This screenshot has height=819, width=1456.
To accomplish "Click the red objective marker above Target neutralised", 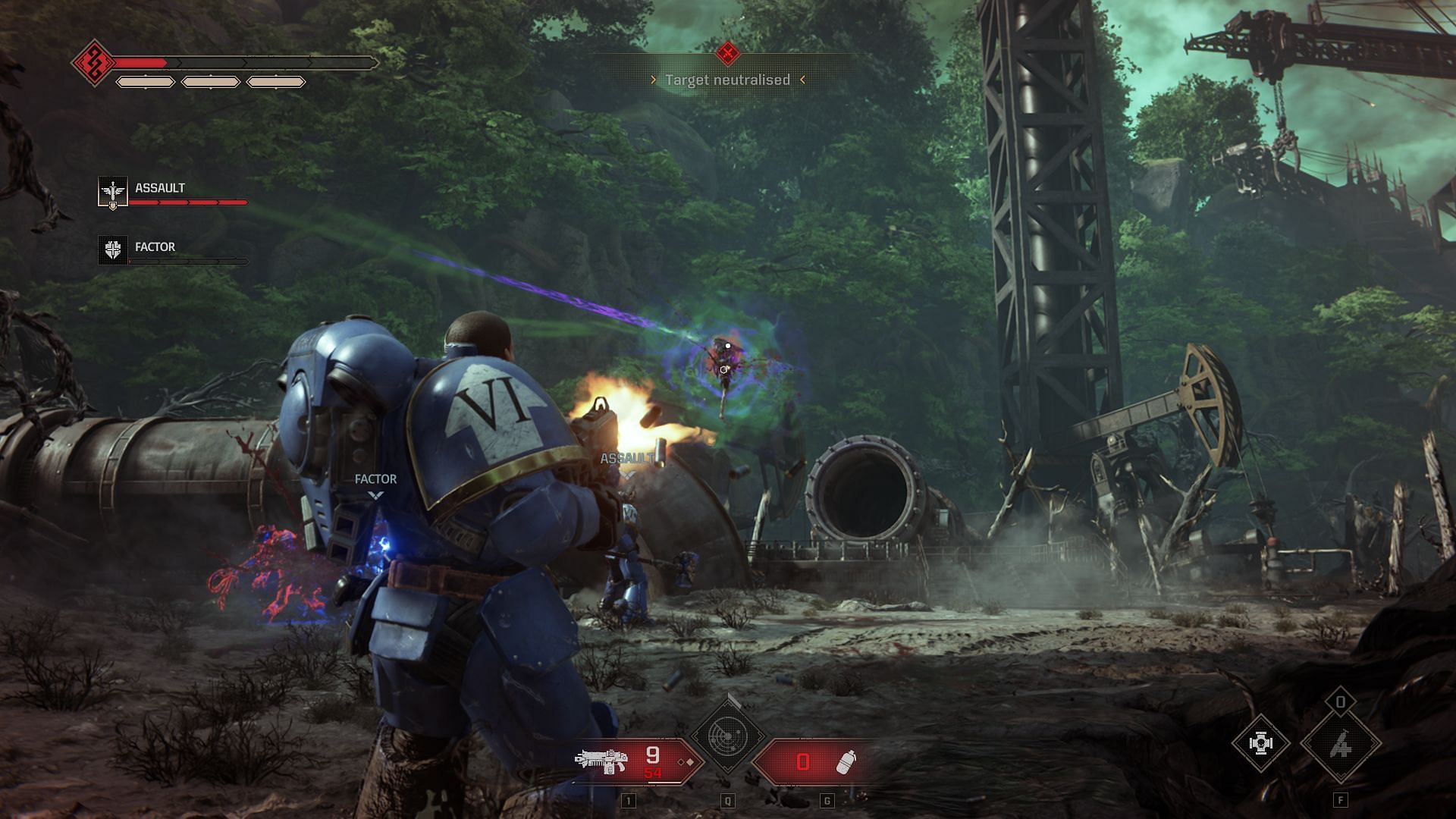I will pos(728,53).
